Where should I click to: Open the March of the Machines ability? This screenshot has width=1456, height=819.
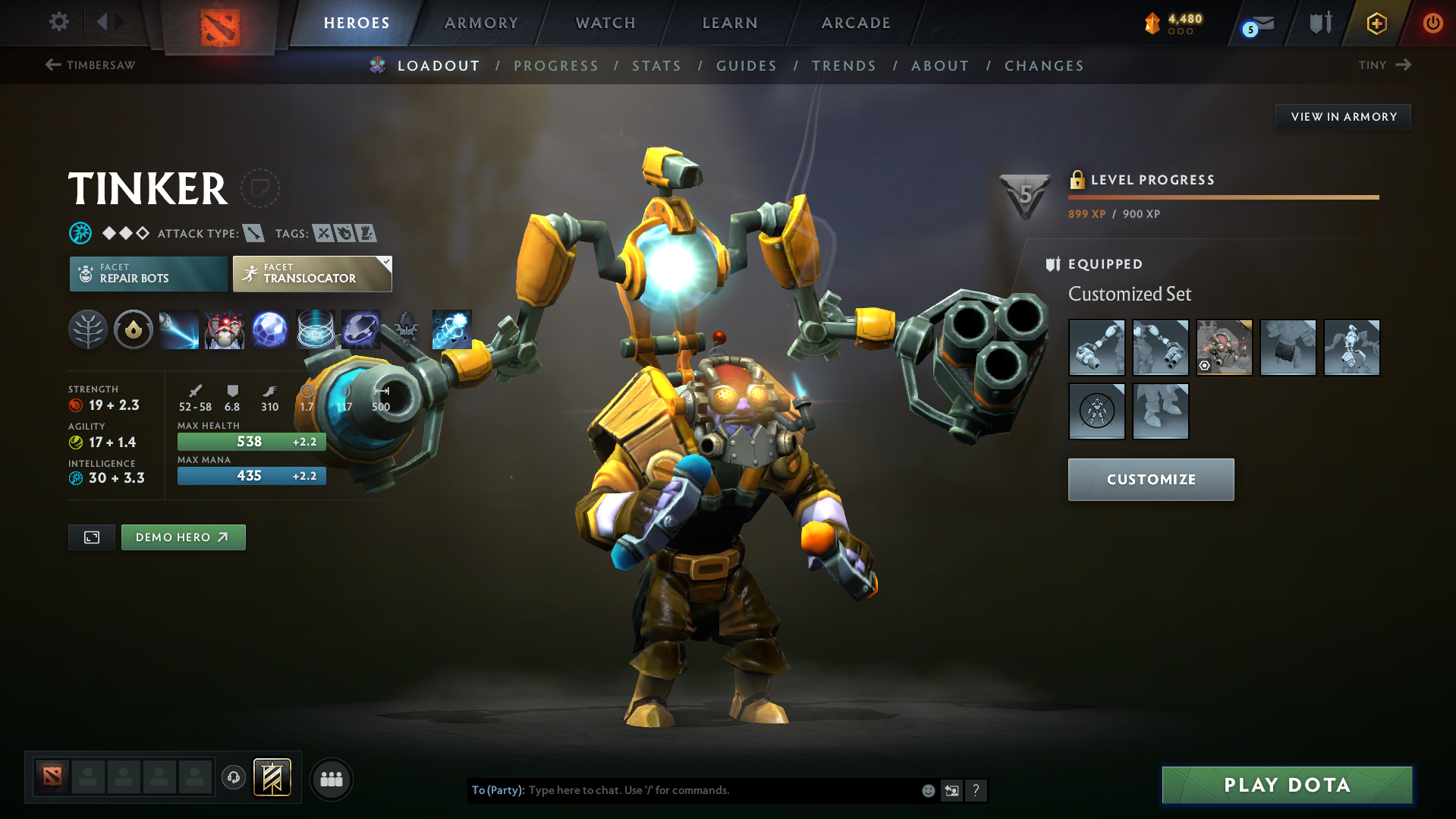[225, 329]
